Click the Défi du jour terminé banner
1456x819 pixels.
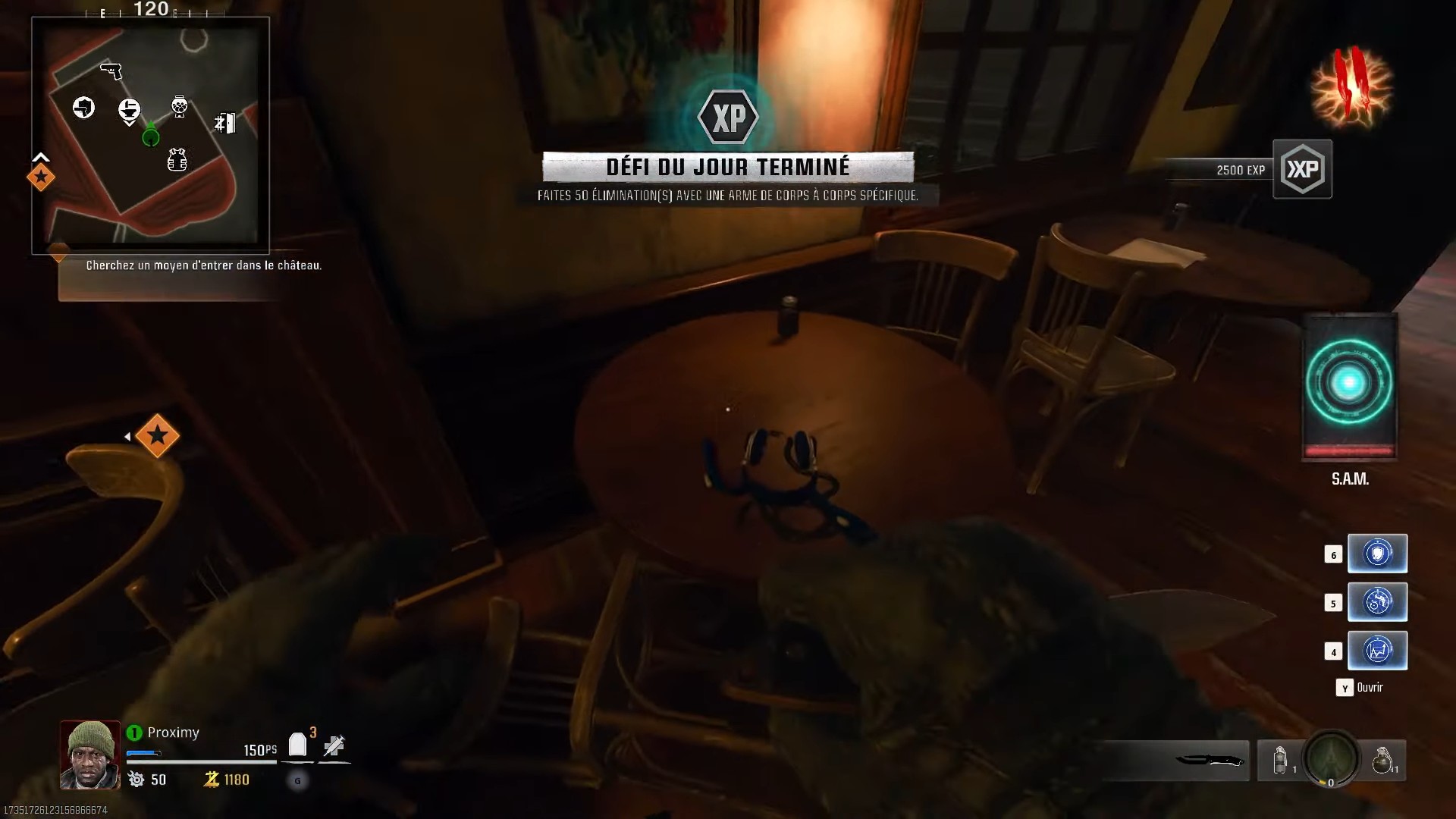pyautogui.click(x=729, y=167)
